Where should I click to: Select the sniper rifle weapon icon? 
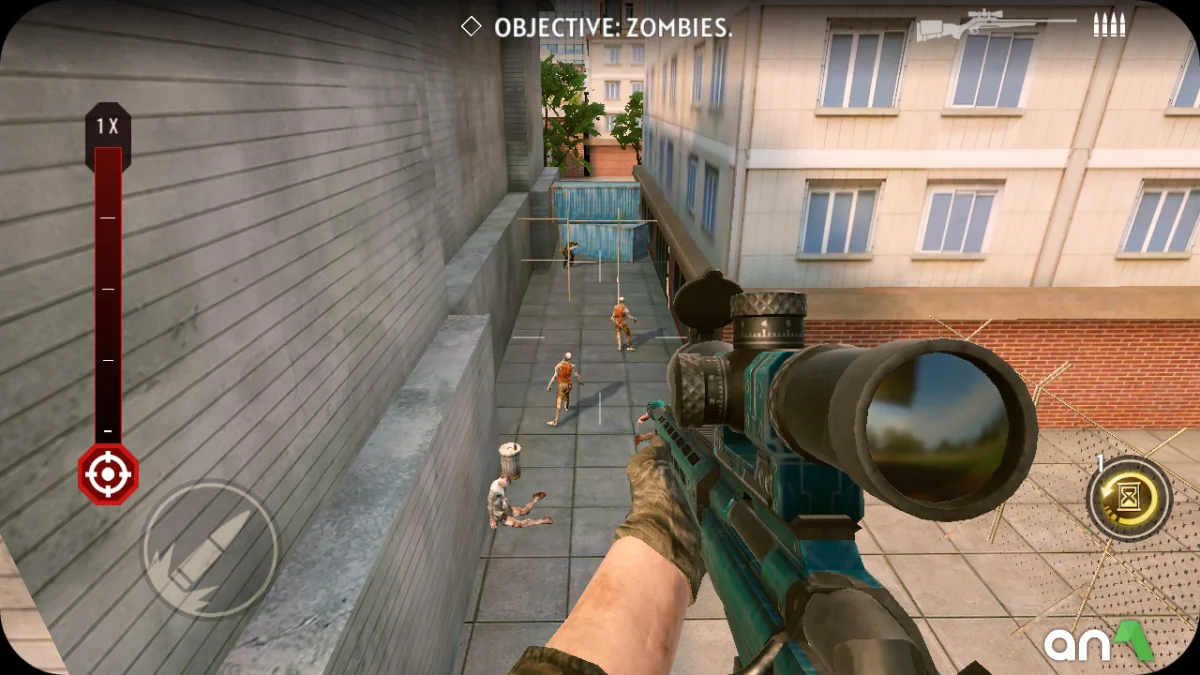pos(996,25)
